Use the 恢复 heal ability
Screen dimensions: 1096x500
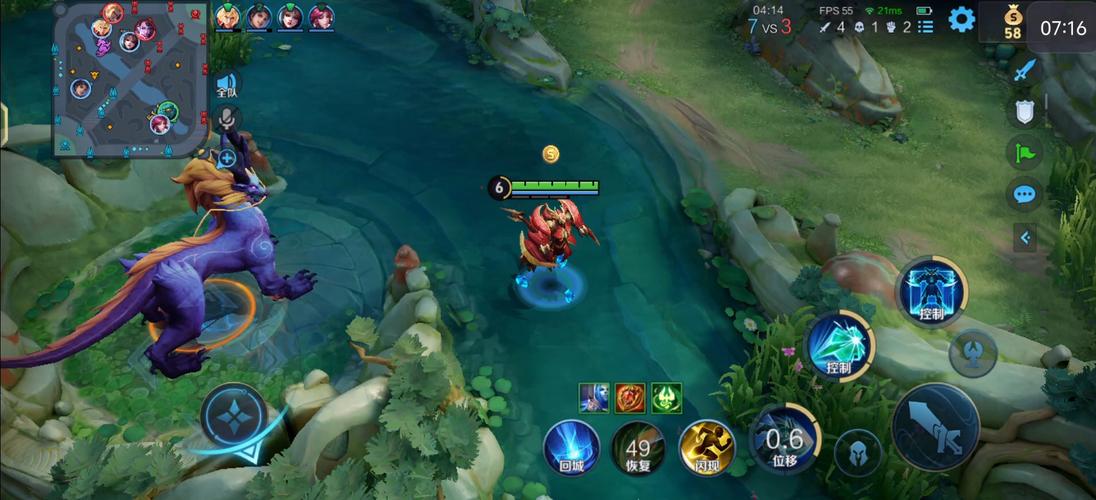tap(638, 447)
